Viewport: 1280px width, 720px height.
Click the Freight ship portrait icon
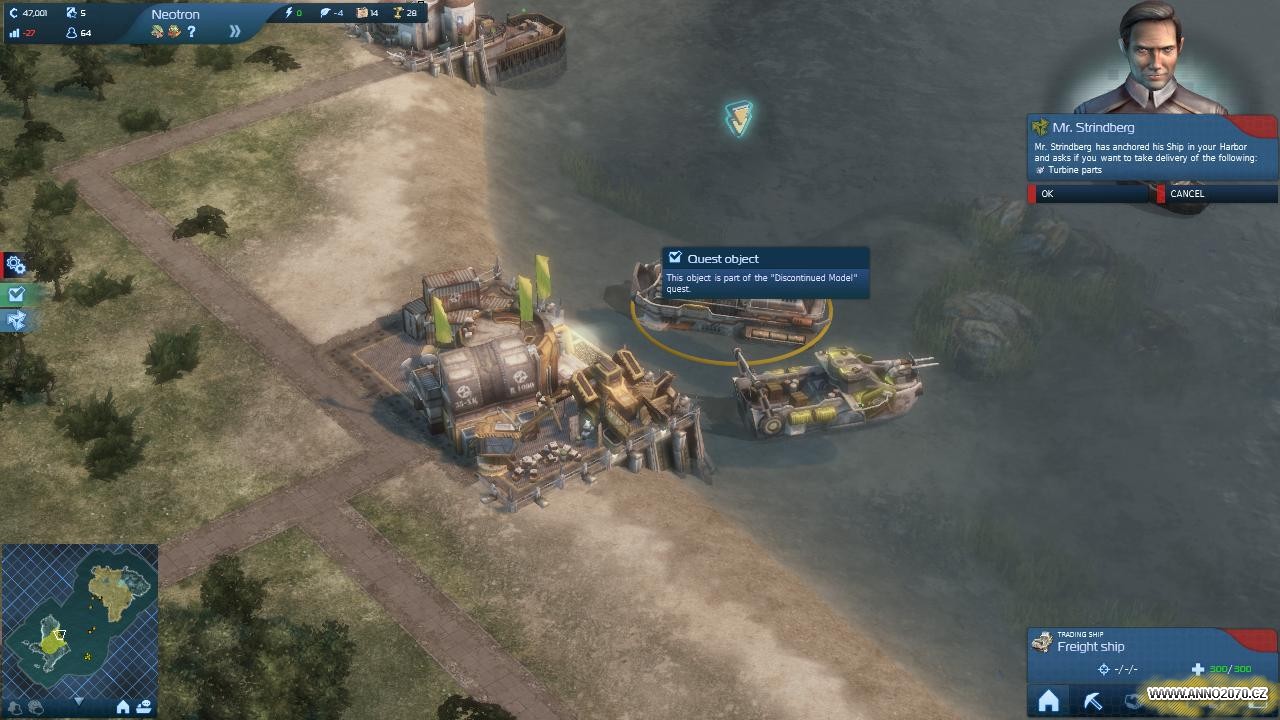(x=1042, y=642)
